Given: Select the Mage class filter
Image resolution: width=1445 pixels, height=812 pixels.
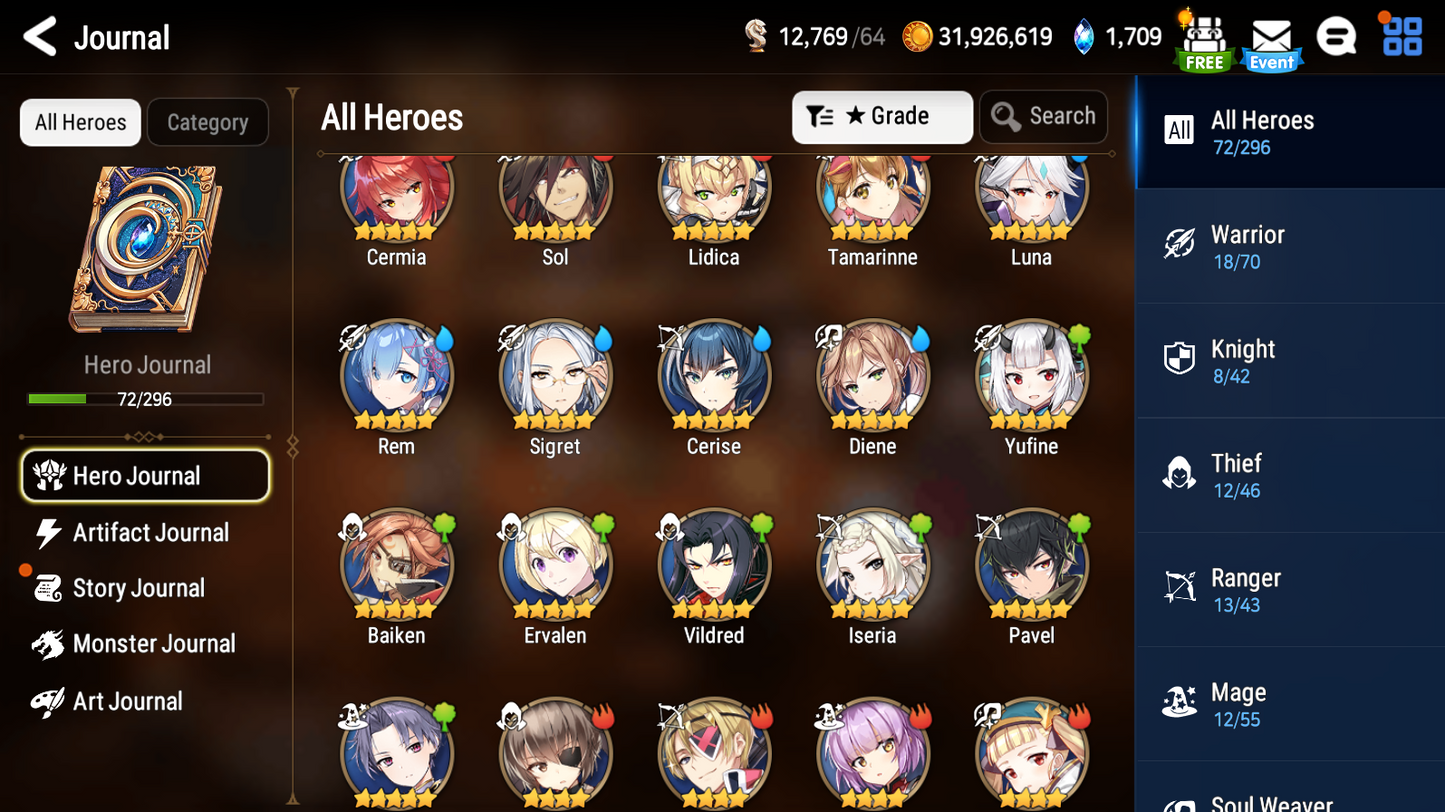Looking at the screenshot, I should click(x=1290, y=703).
